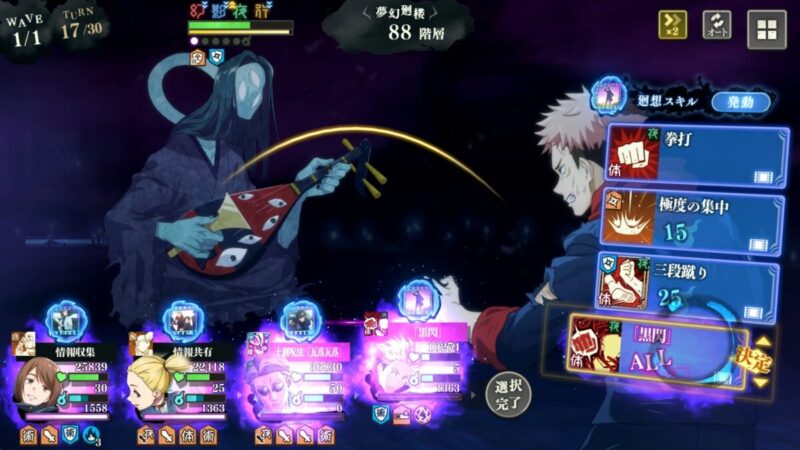The height and width of the screenshot is (450, 800).
Task: Open the four-square grid menu
Action: 767,29
